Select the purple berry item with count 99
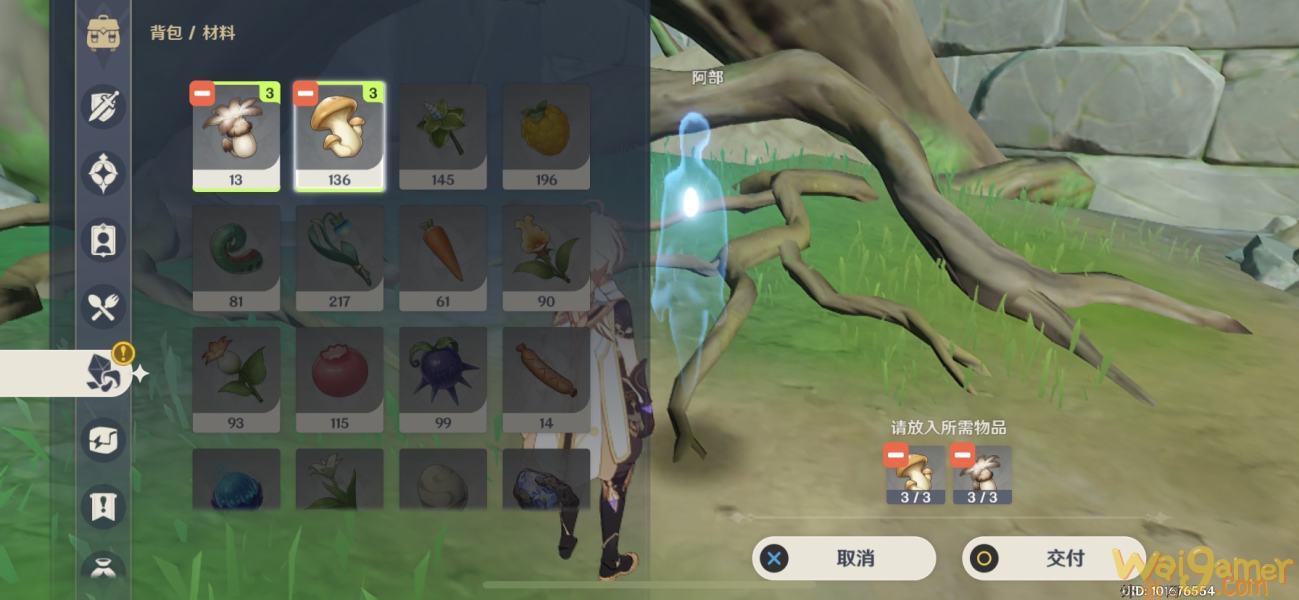This screenshot has width=1299, height=600. point(443,378)
